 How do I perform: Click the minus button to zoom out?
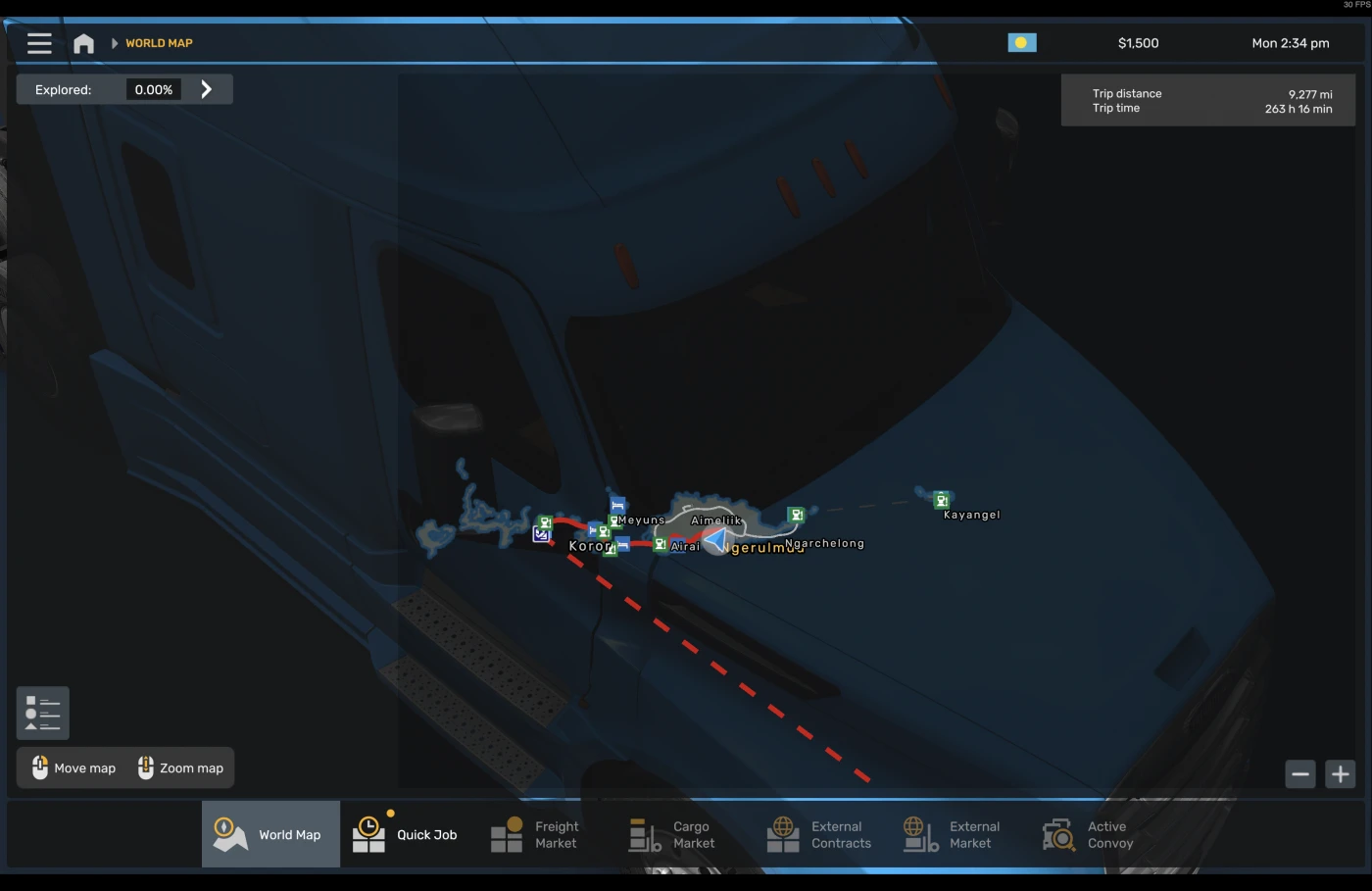pos(1300,773)
